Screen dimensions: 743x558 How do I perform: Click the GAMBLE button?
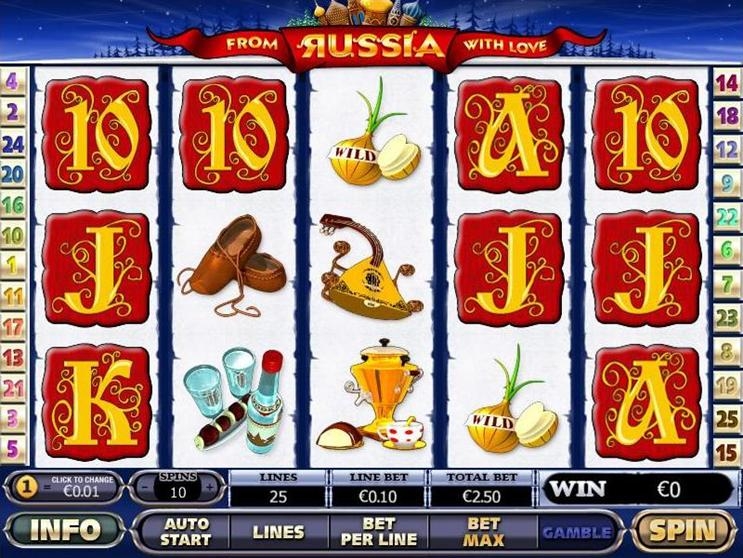click(x=577, y=531)
